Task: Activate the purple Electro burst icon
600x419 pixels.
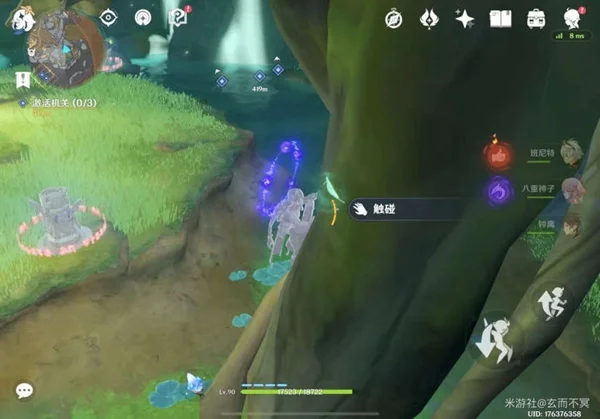Action: (497, 190)
